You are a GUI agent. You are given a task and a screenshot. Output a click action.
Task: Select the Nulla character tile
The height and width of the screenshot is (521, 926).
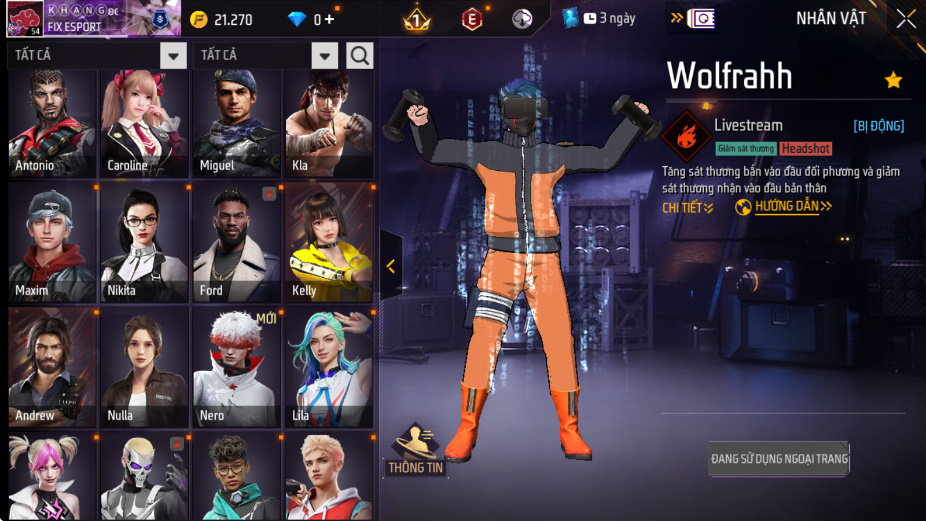click(144, 368)
